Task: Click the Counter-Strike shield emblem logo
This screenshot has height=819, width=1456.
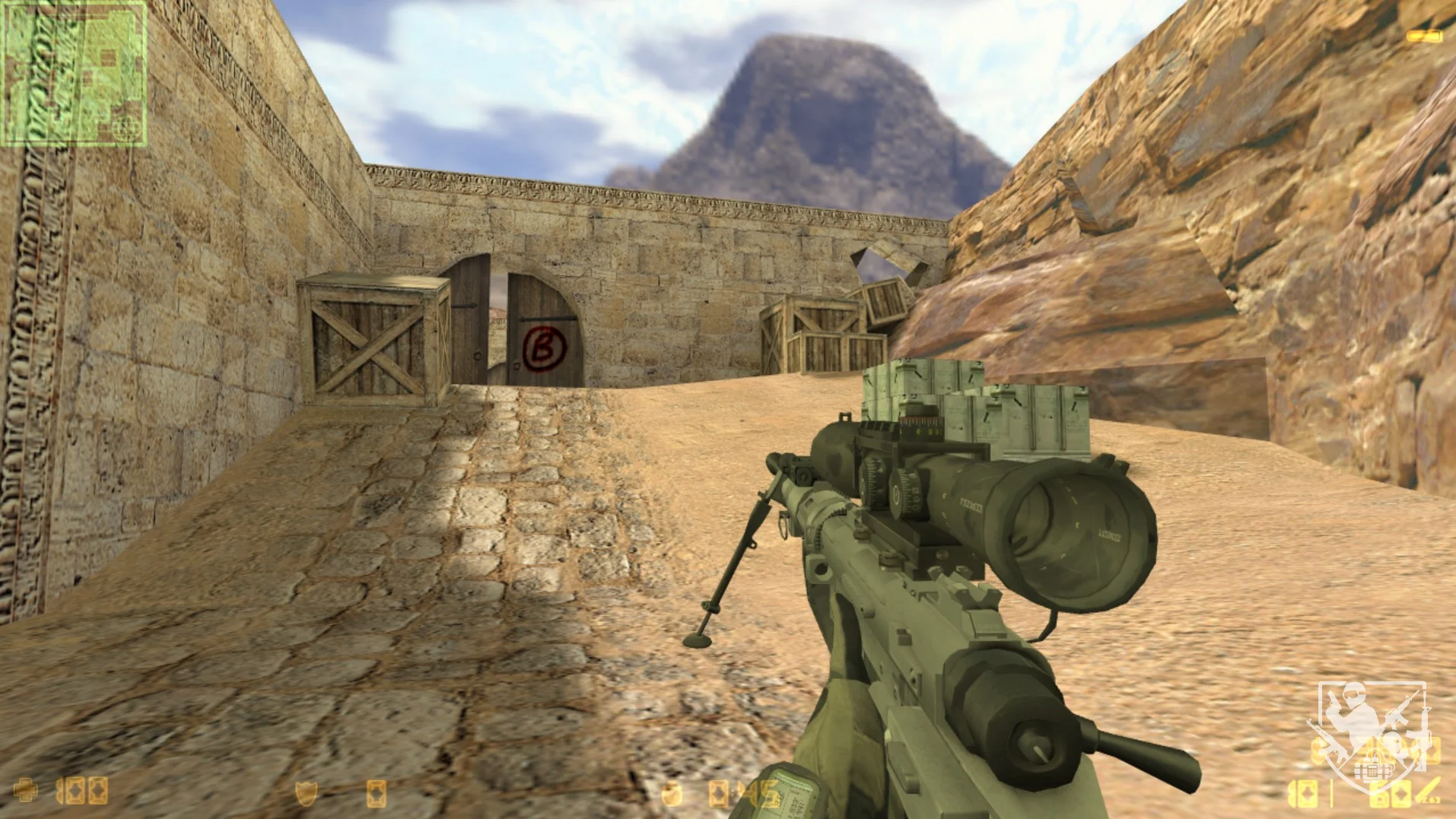Action: point(1369,734)
